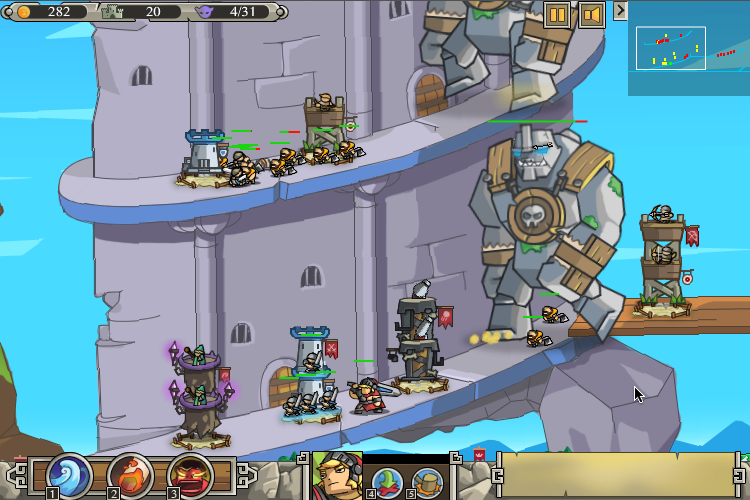Activate the hero's golden helmet ability

coord(427,482)
